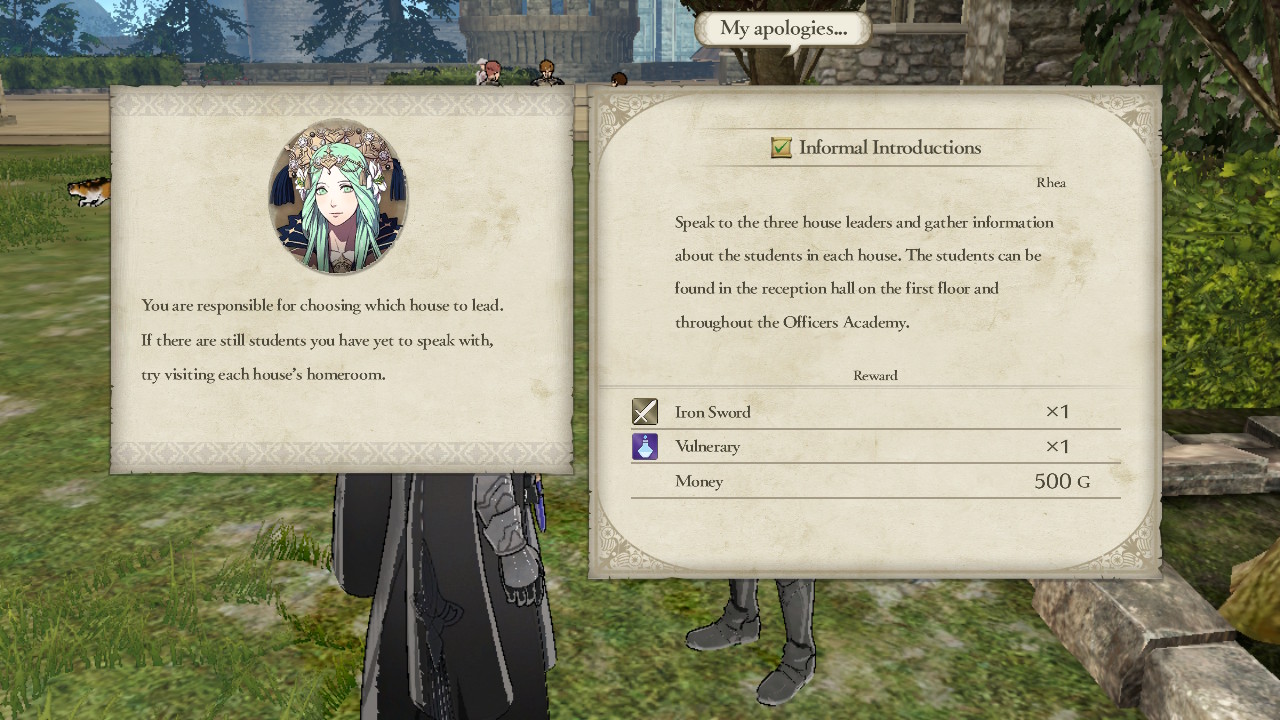Expand the Reward section details
Screen dimensions: 1280x720
coord(875,375)
